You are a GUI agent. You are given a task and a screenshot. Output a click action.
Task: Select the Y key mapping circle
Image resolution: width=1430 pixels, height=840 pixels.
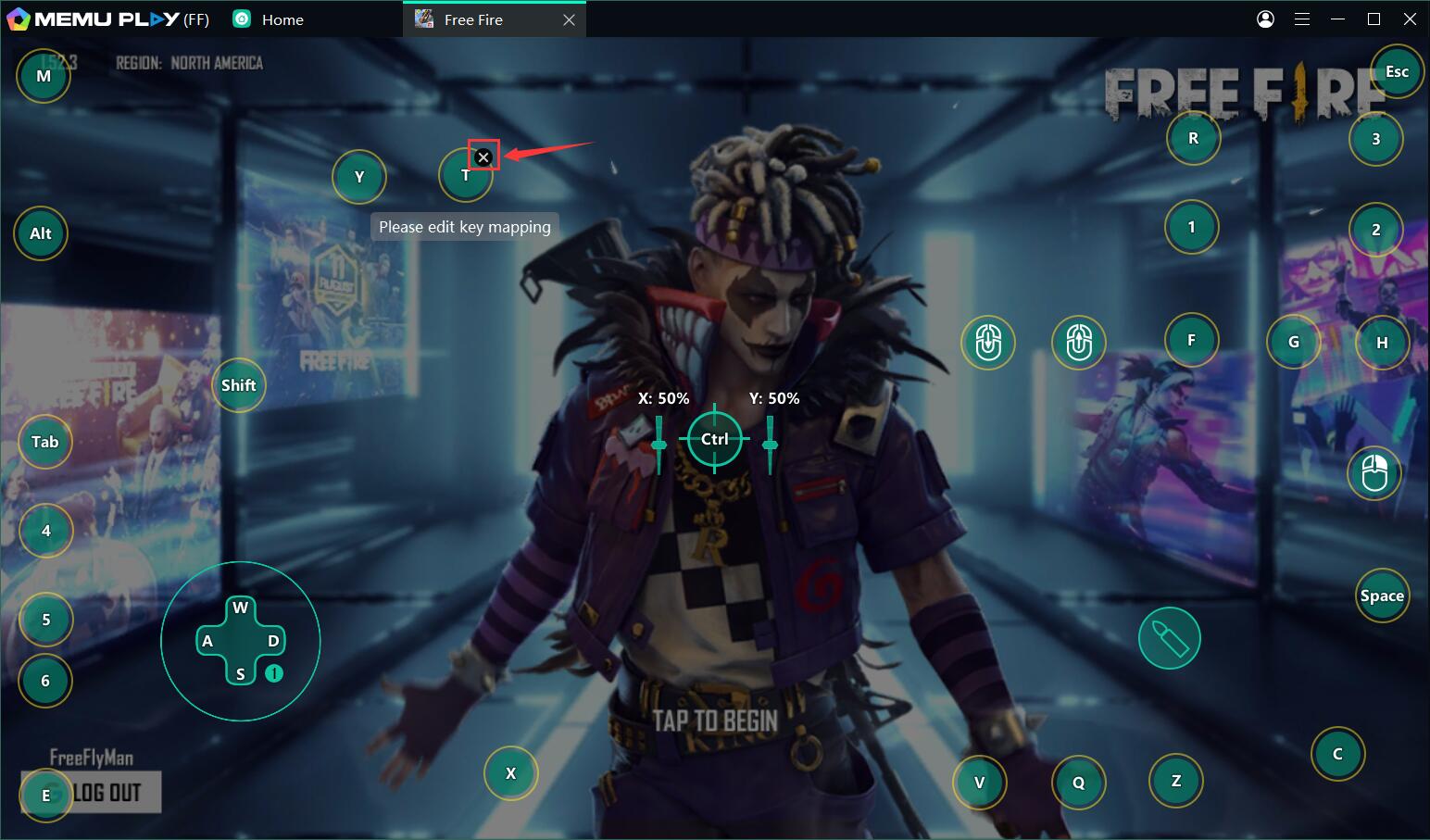[x=359, y=176]
